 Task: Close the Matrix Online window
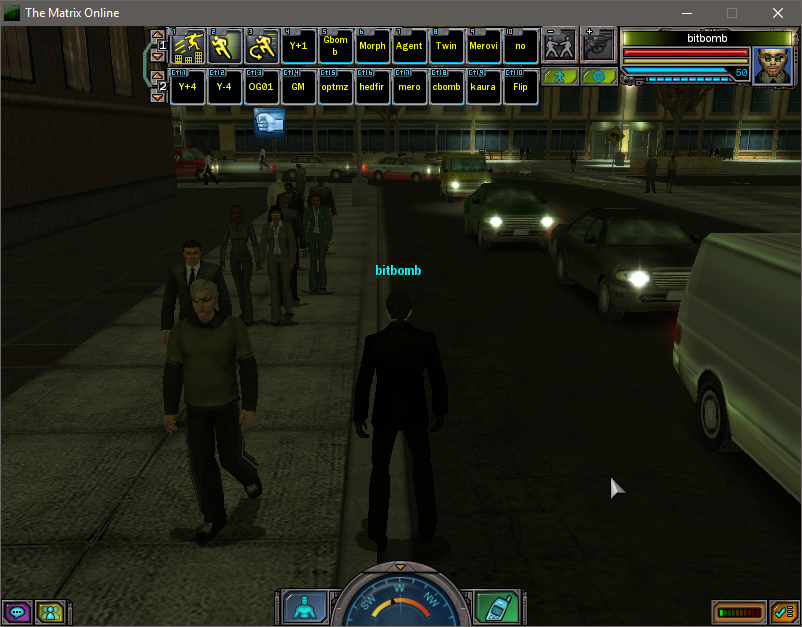coord(778,13)
